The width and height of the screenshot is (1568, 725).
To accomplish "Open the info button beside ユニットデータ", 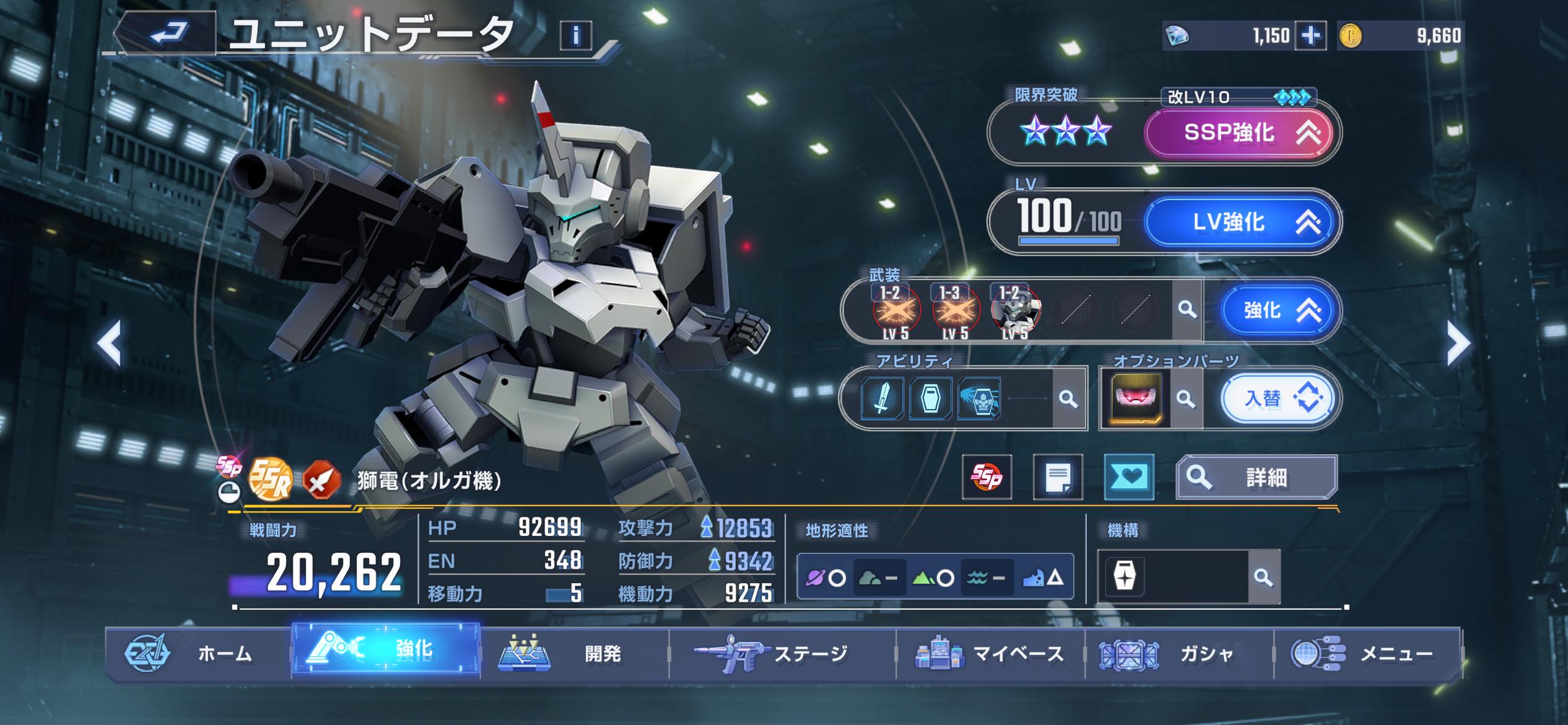I will click(x=576, y=36).
